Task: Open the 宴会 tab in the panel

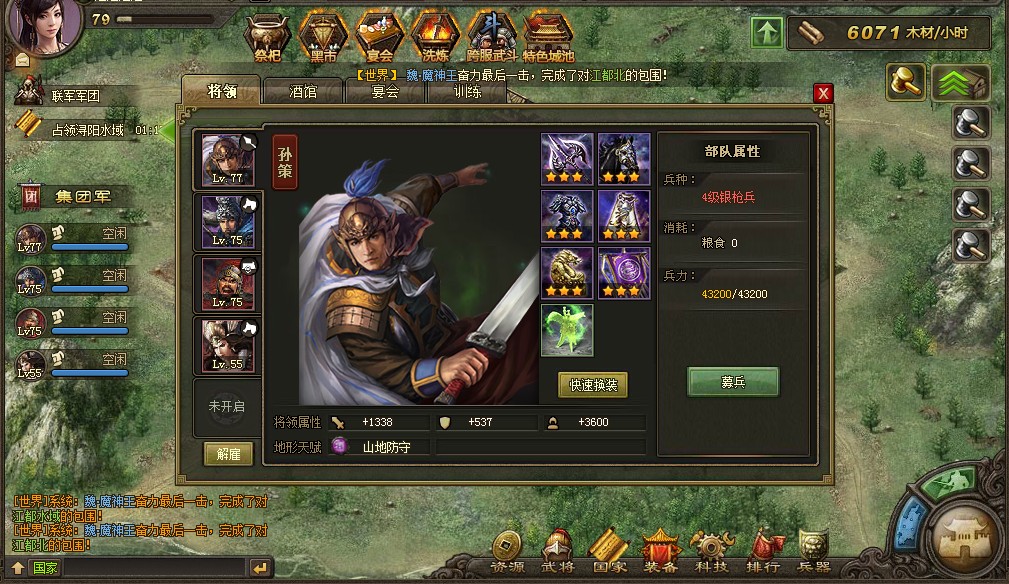Action: point(385,92)
